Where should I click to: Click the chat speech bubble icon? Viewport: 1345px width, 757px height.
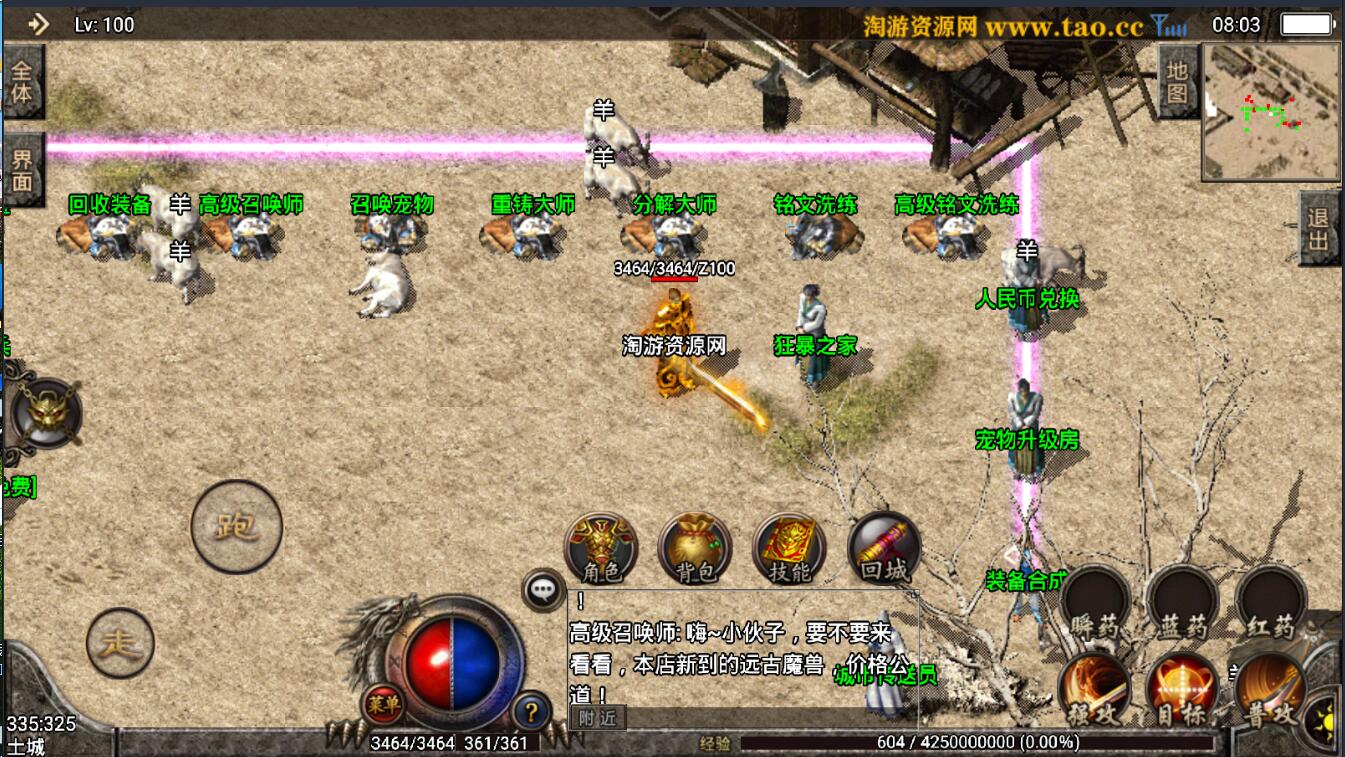click(x=544, y=590)
